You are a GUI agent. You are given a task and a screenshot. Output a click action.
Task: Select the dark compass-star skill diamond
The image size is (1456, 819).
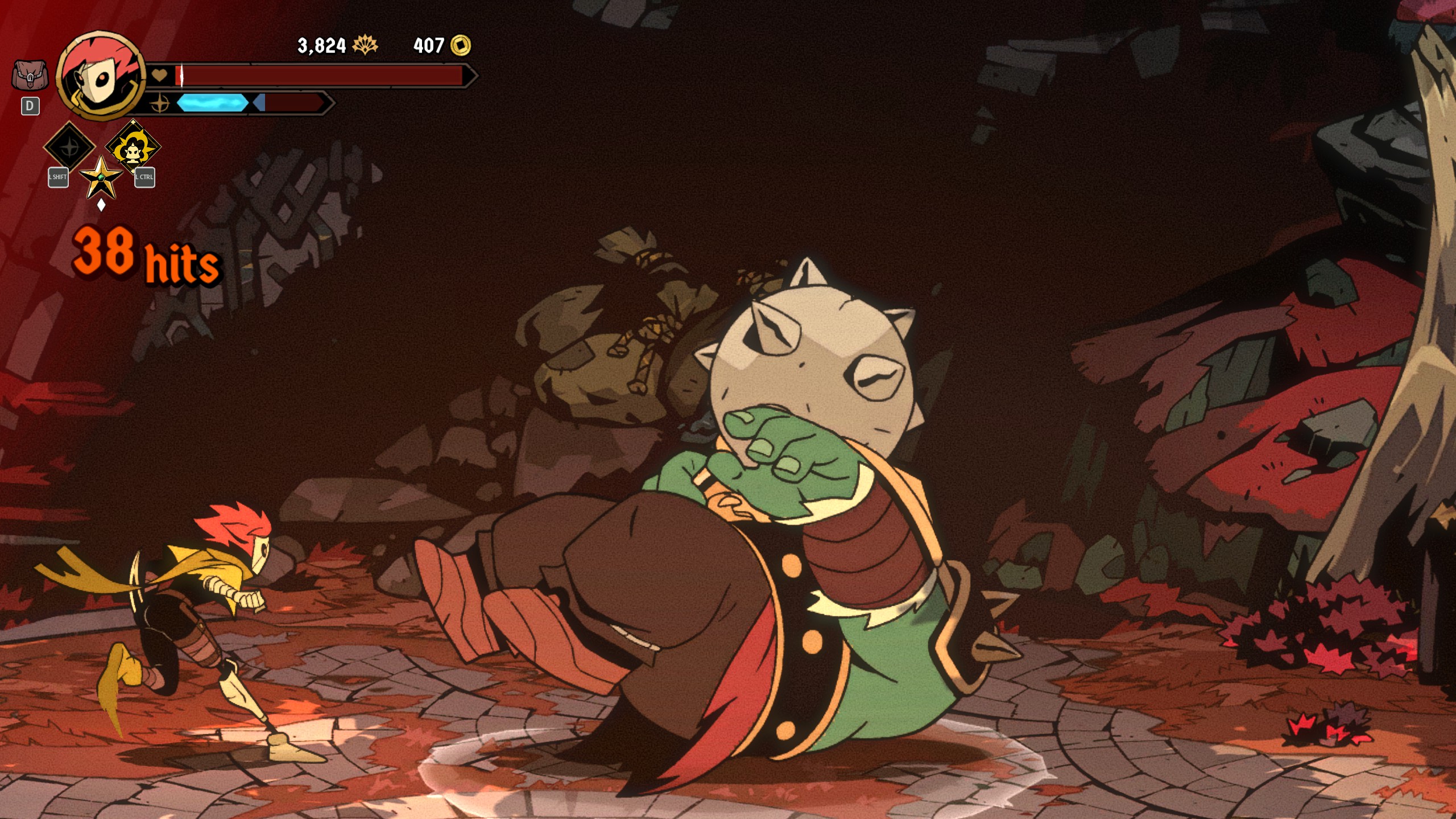70,147
